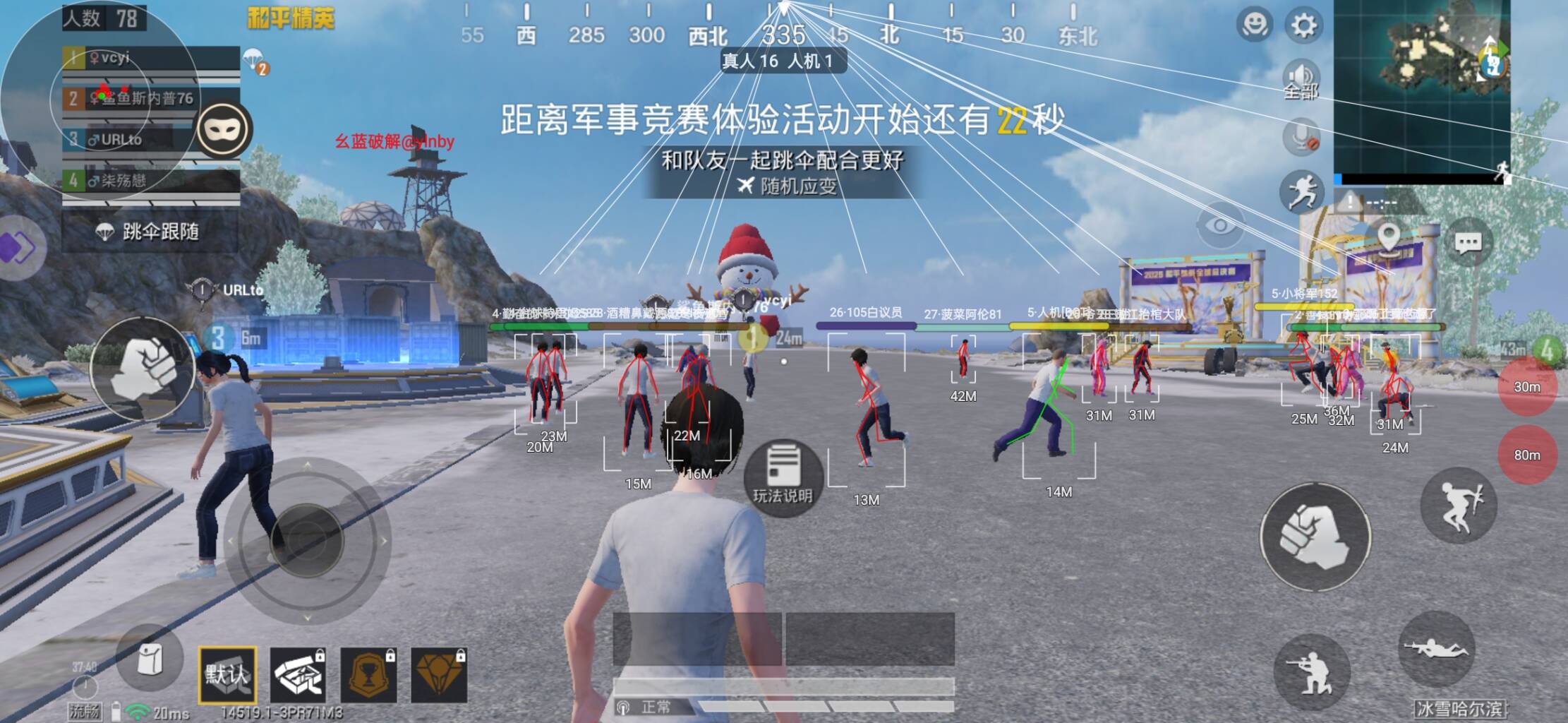1568x723 pixels.
Task: Tap the microphone icon to speak
Action: (1302, 139)
